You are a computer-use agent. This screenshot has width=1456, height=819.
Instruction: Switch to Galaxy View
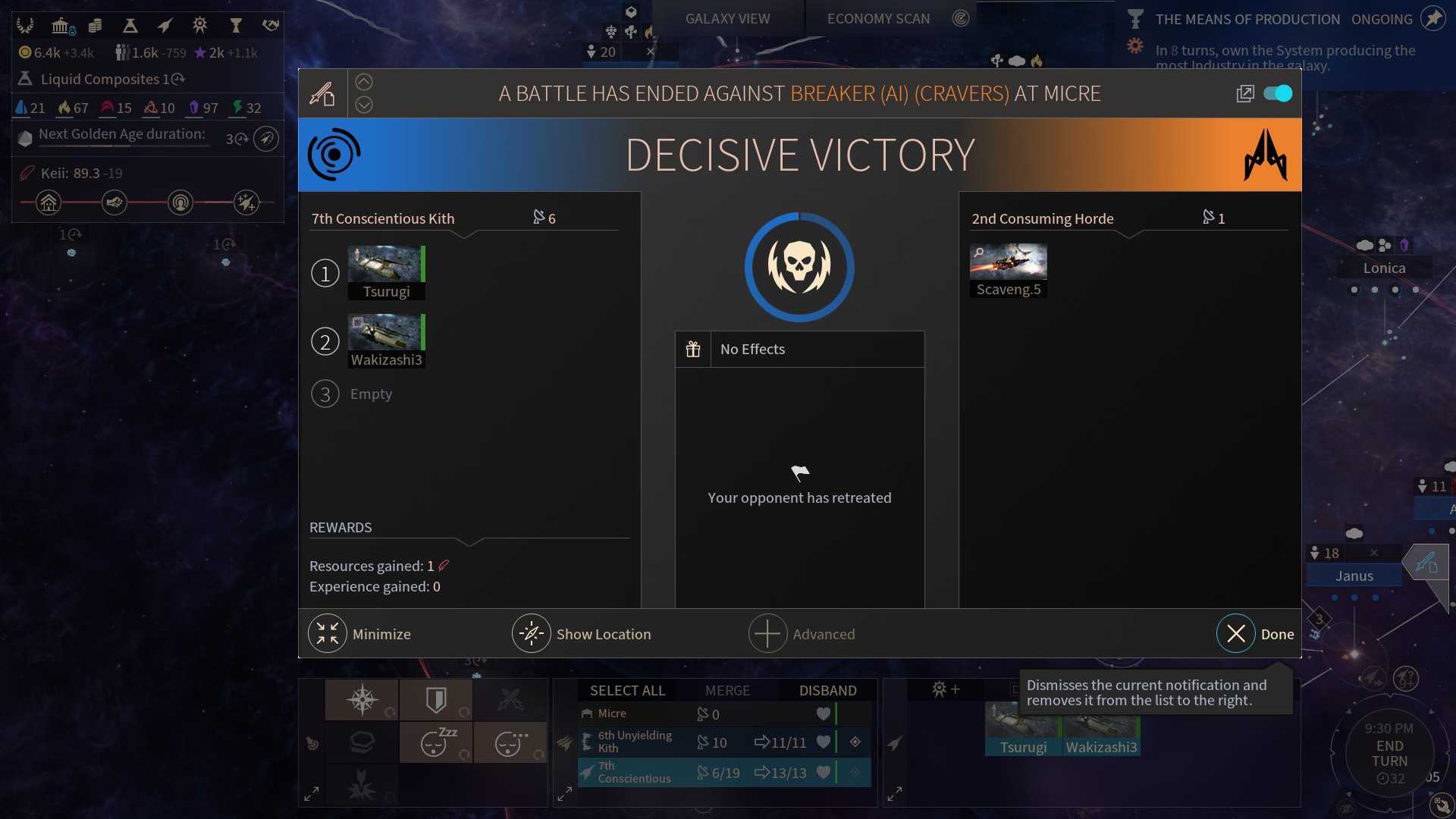[727, 19]
